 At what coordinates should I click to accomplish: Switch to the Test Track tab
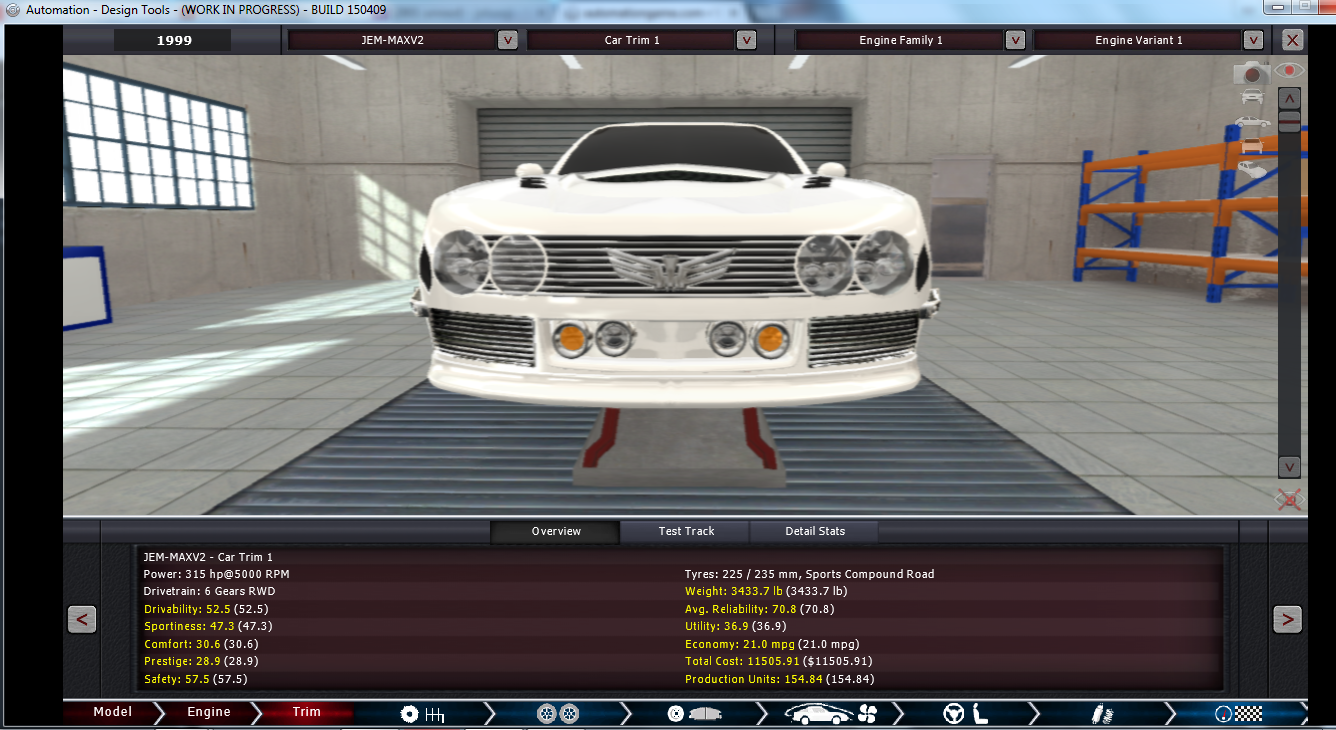(686, 531)
